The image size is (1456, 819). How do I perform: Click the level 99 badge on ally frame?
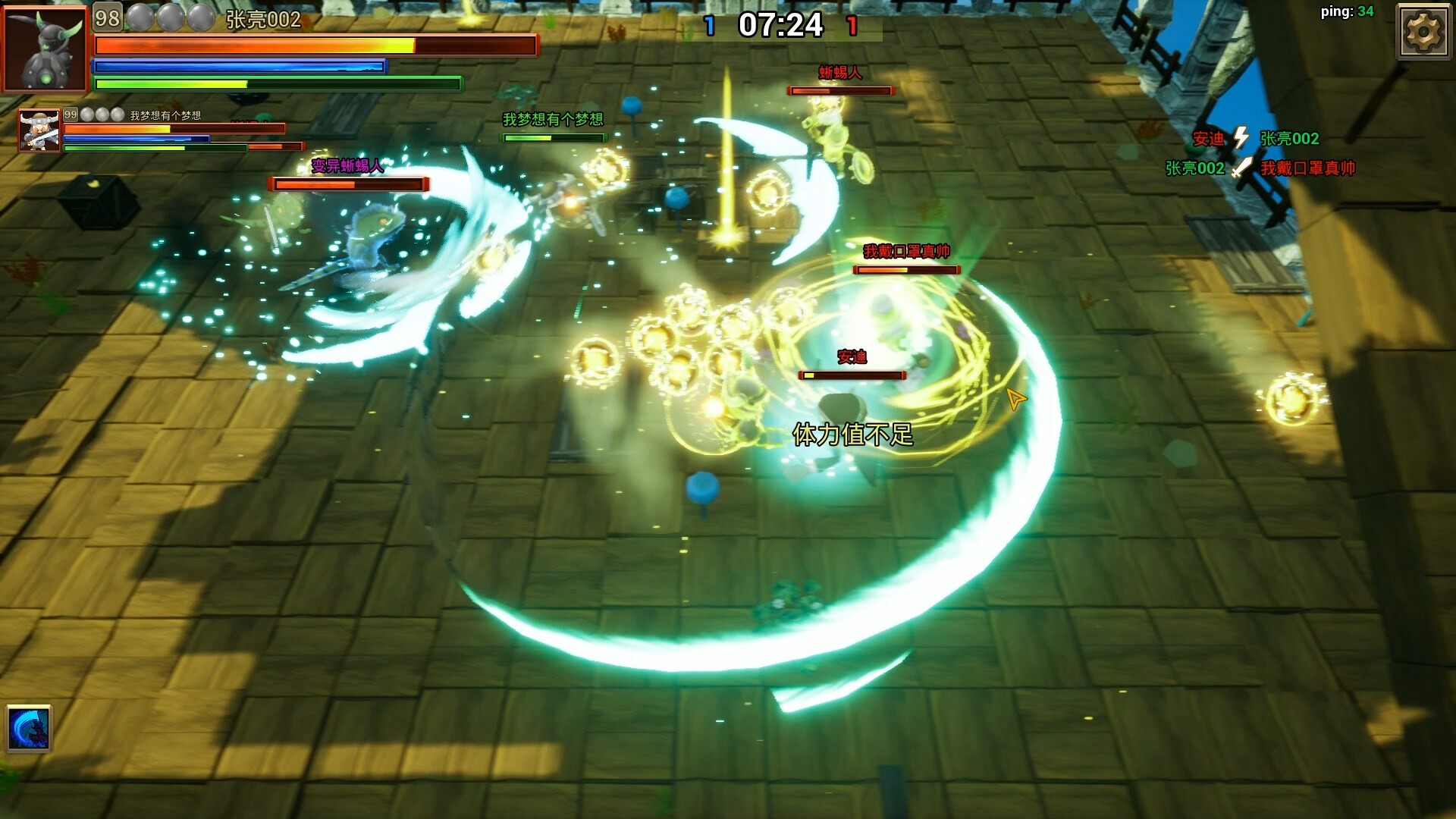[71, 115]
